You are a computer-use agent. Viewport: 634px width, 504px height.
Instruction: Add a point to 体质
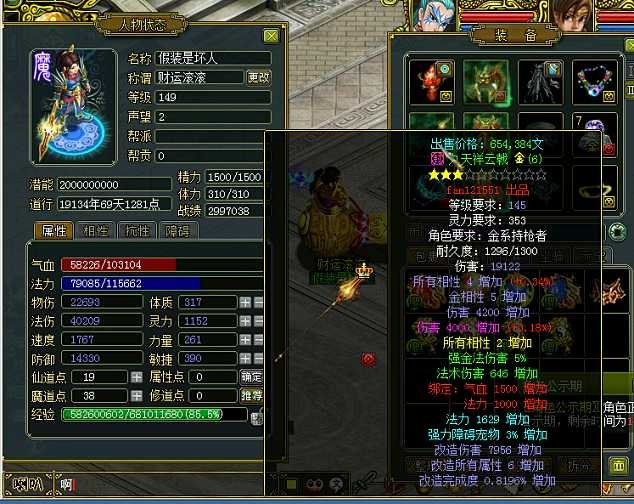245,302
